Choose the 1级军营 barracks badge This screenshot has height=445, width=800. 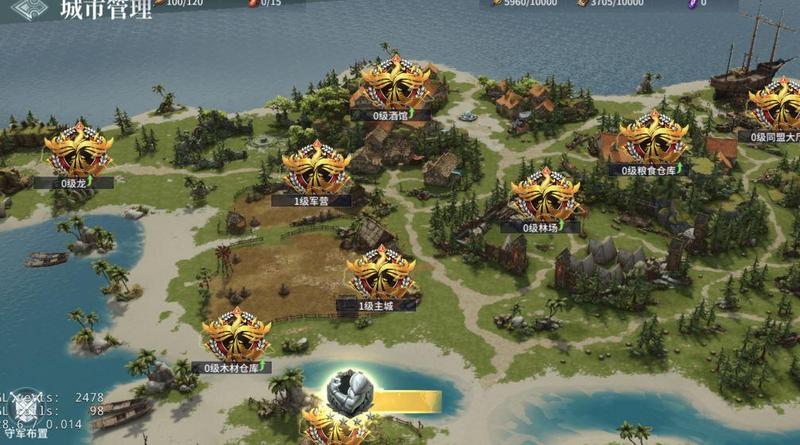click(x=316, y=168)
